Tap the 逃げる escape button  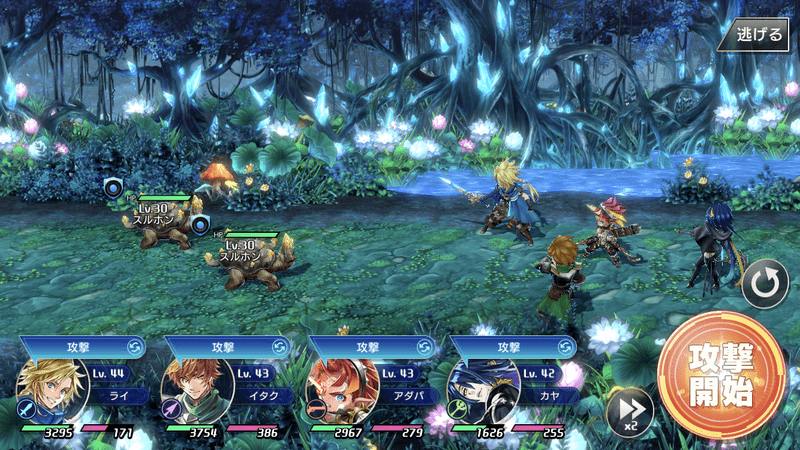tap(759, 35)
